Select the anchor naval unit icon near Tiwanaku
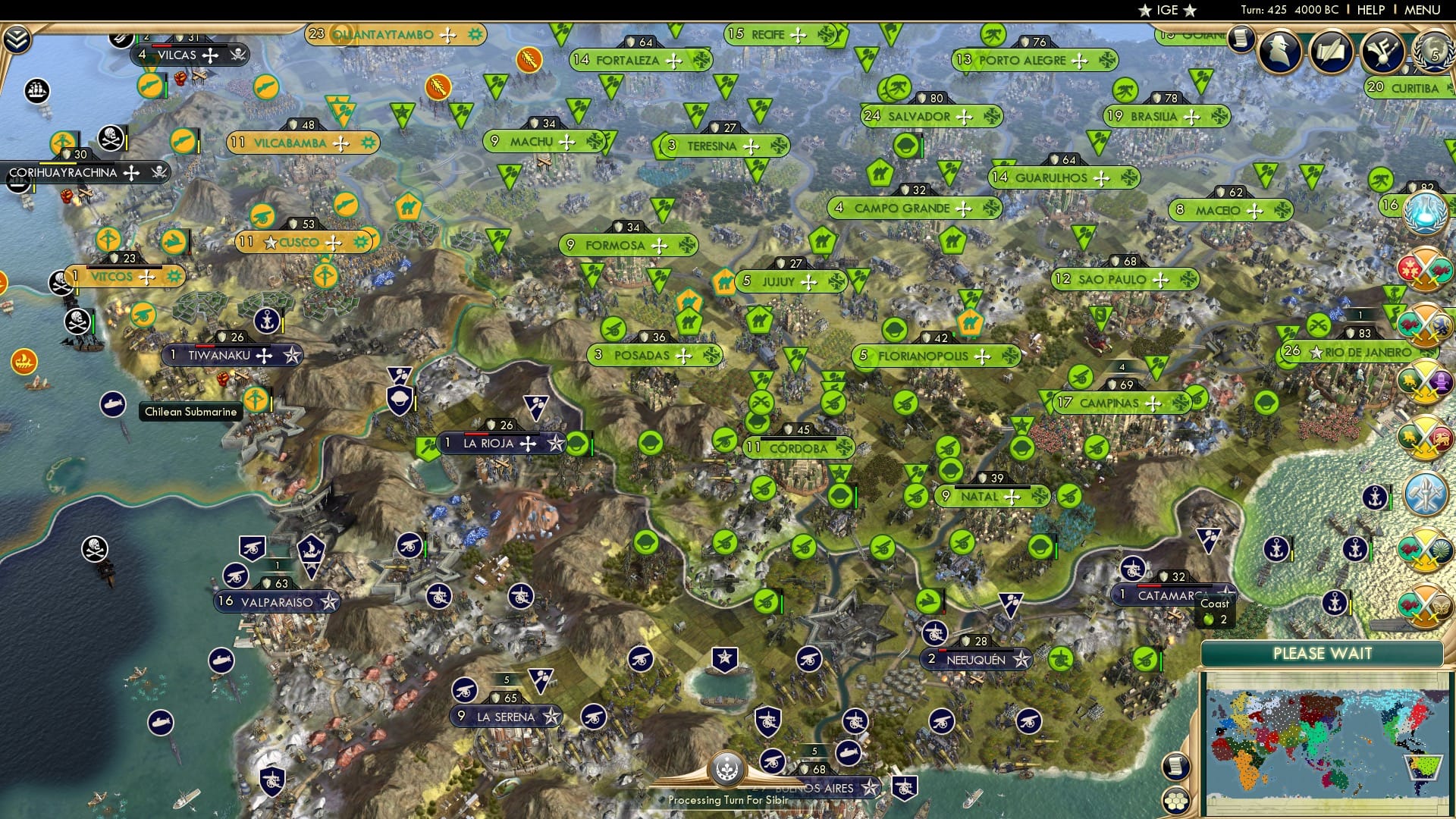Image resolution: width=1456 pixels, height=819 pixels. 267,321
